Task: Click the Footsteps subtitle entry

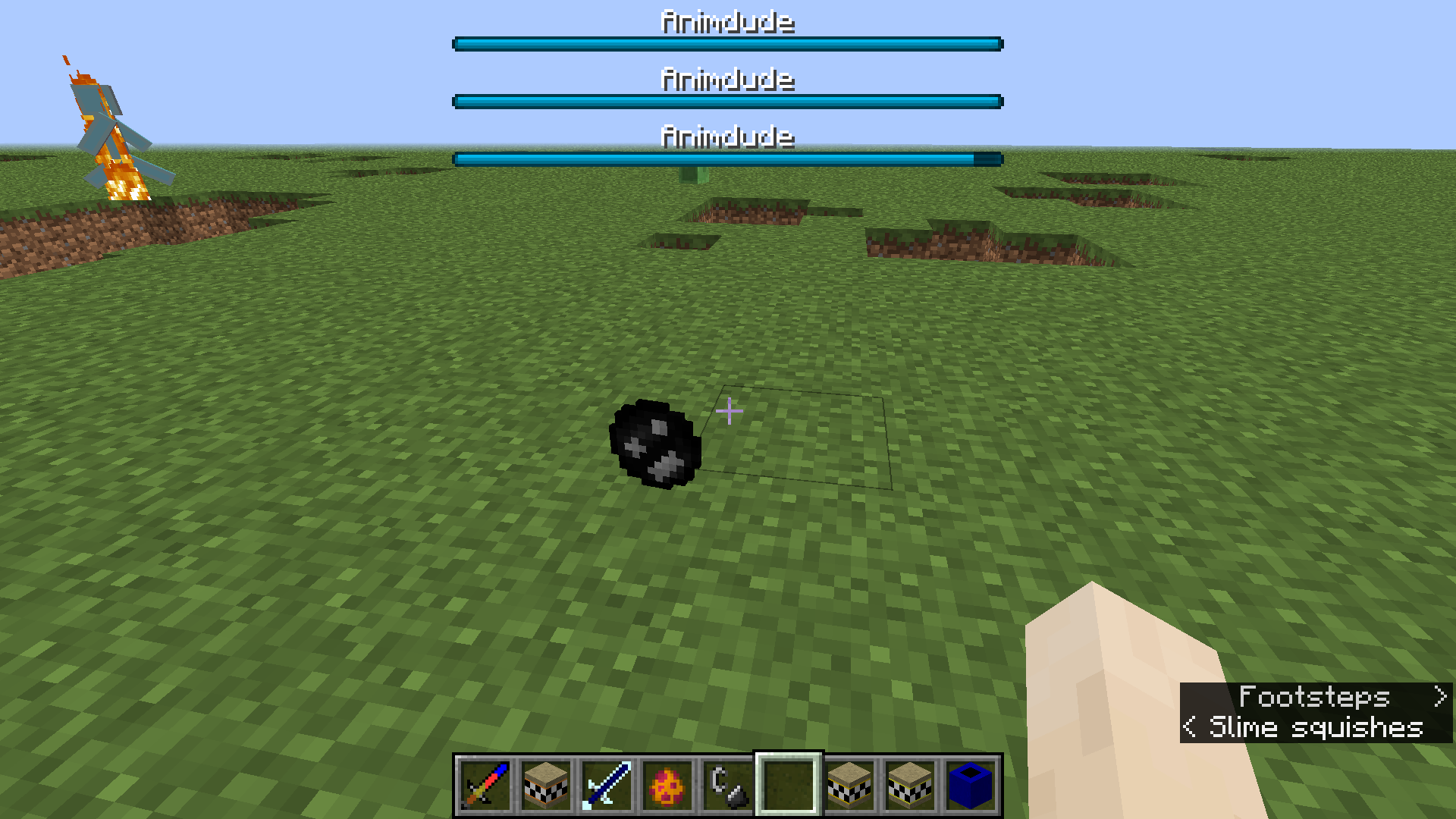Action: click(1316, 698)
